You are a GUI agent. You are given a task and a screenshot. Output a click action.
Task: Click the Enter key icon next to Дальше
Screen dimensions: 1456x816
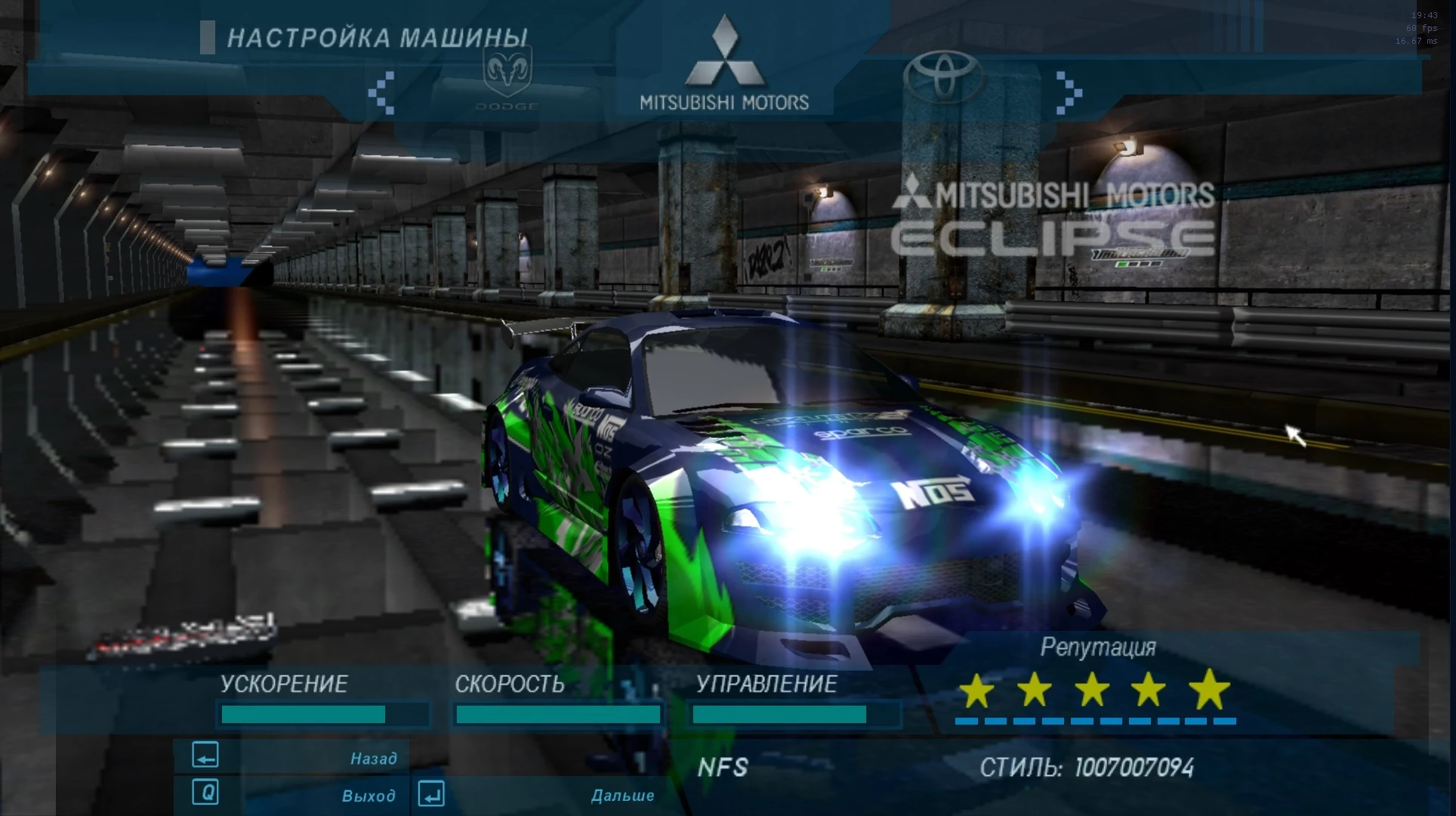430,794
